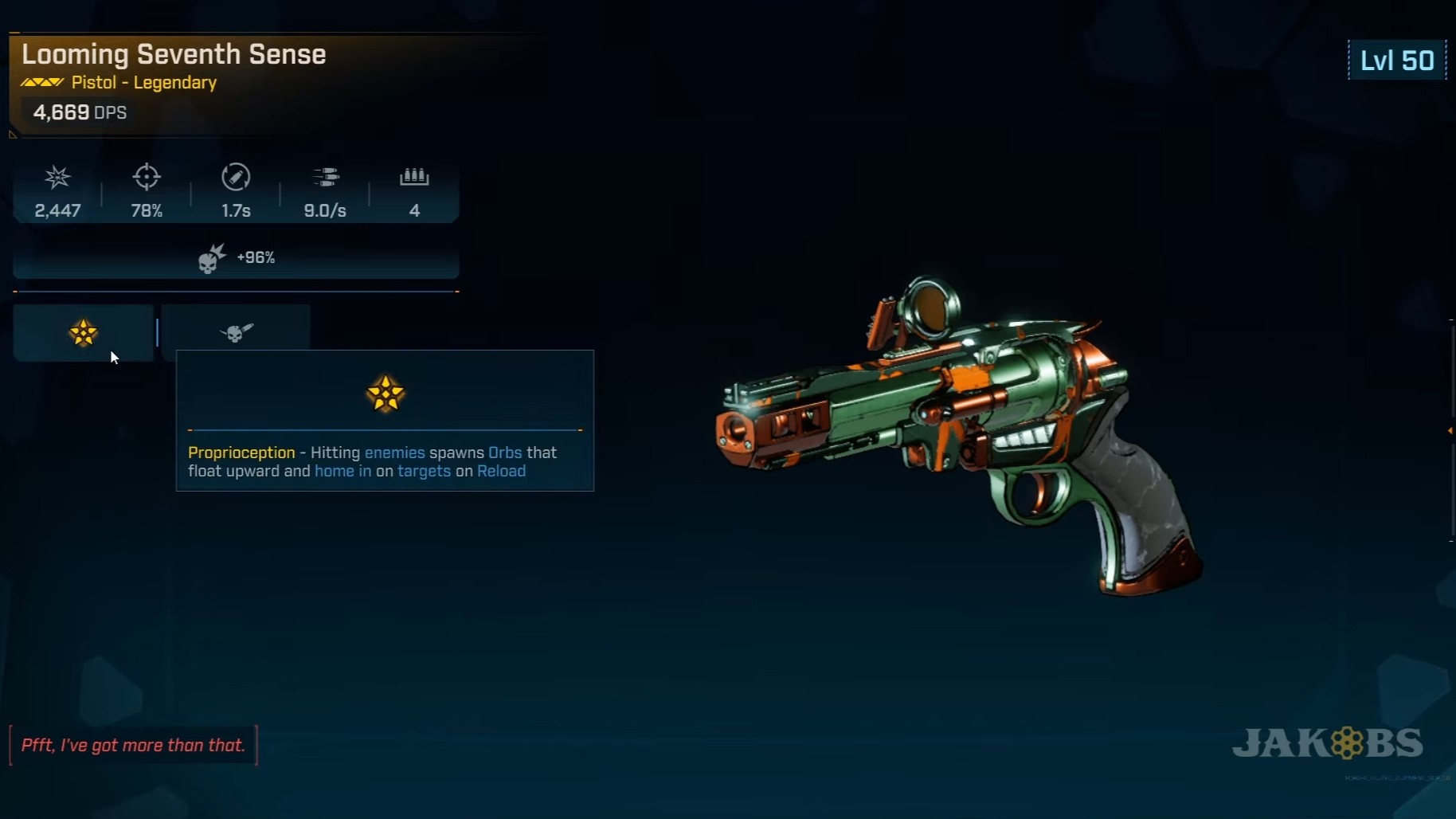
Task: Select the gold star legendary perk tab
Action: [83, 332]
